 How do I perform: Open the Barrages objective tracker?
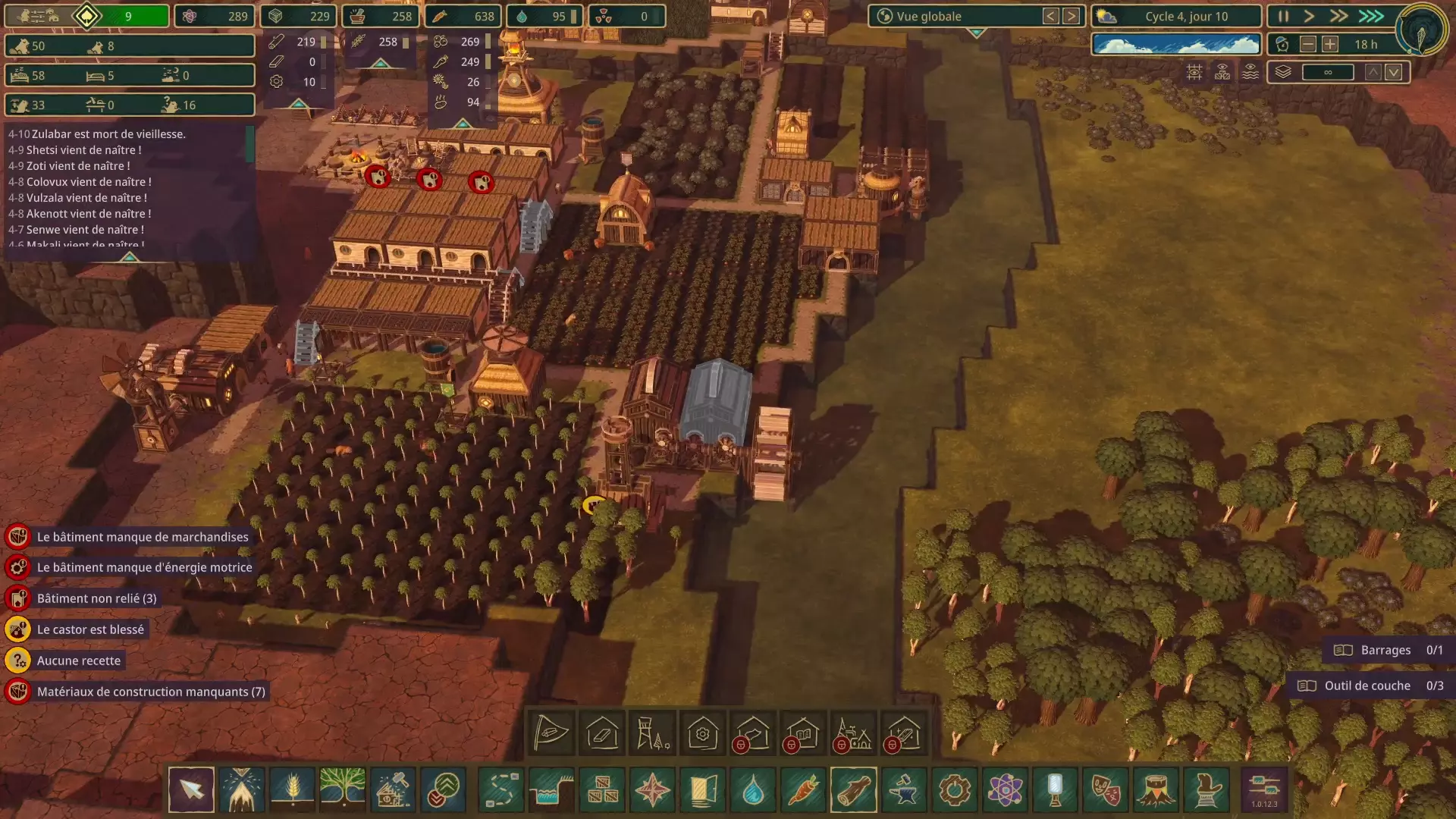click(x=1388, y=650)
